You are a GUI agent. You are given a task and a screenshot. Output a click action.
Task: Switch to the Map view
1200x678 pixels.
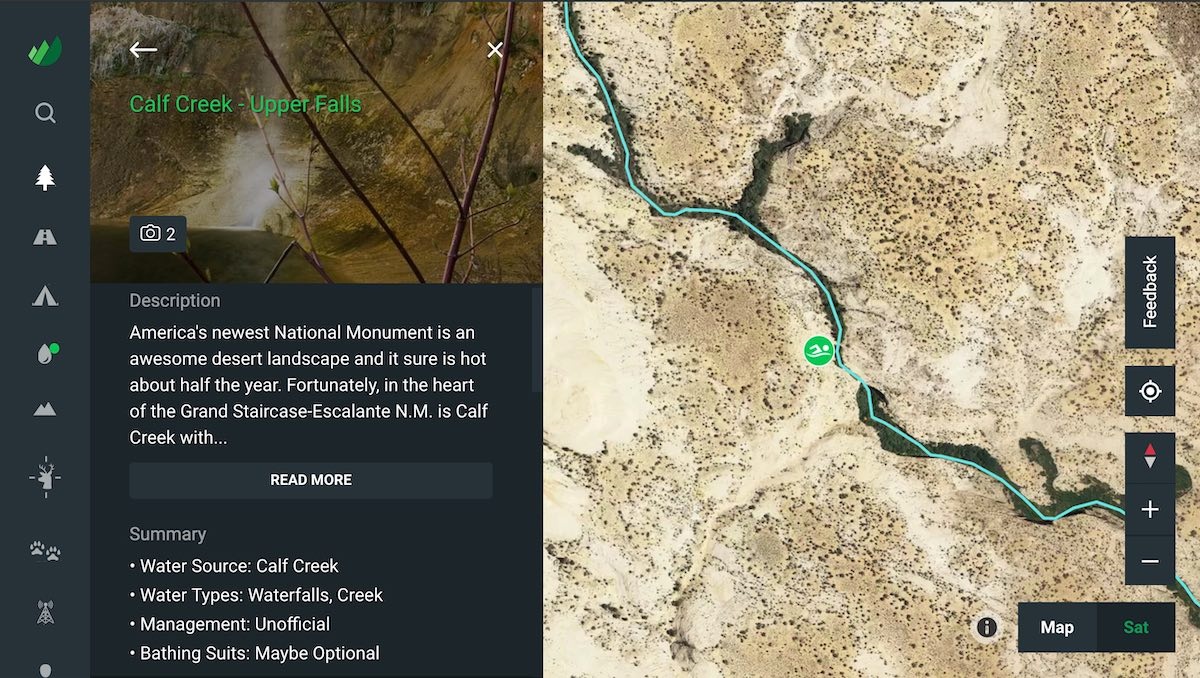(1057, 627)
